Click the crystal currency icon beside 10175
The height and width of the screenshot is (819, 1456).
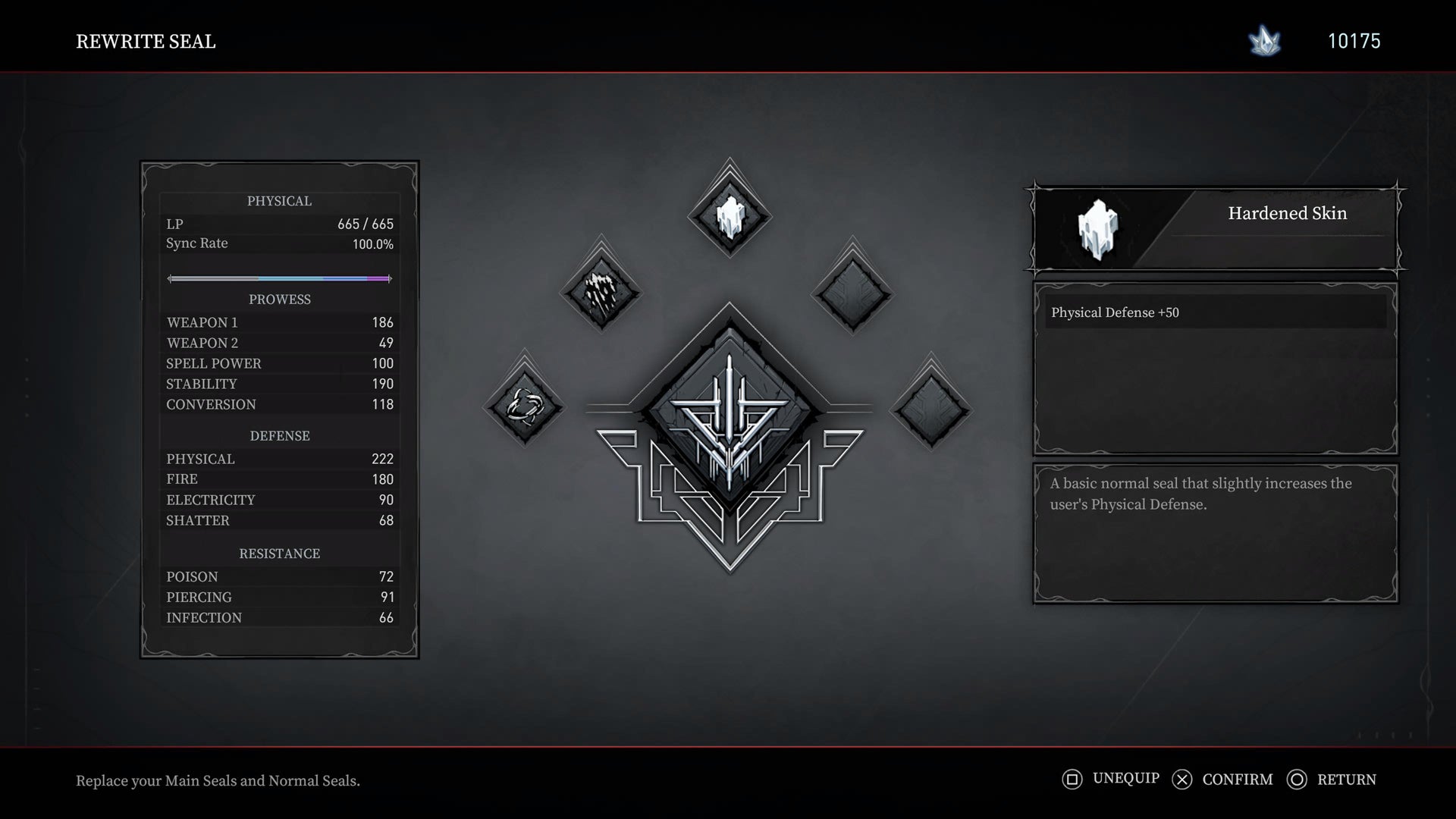(x=1263, y=42)
